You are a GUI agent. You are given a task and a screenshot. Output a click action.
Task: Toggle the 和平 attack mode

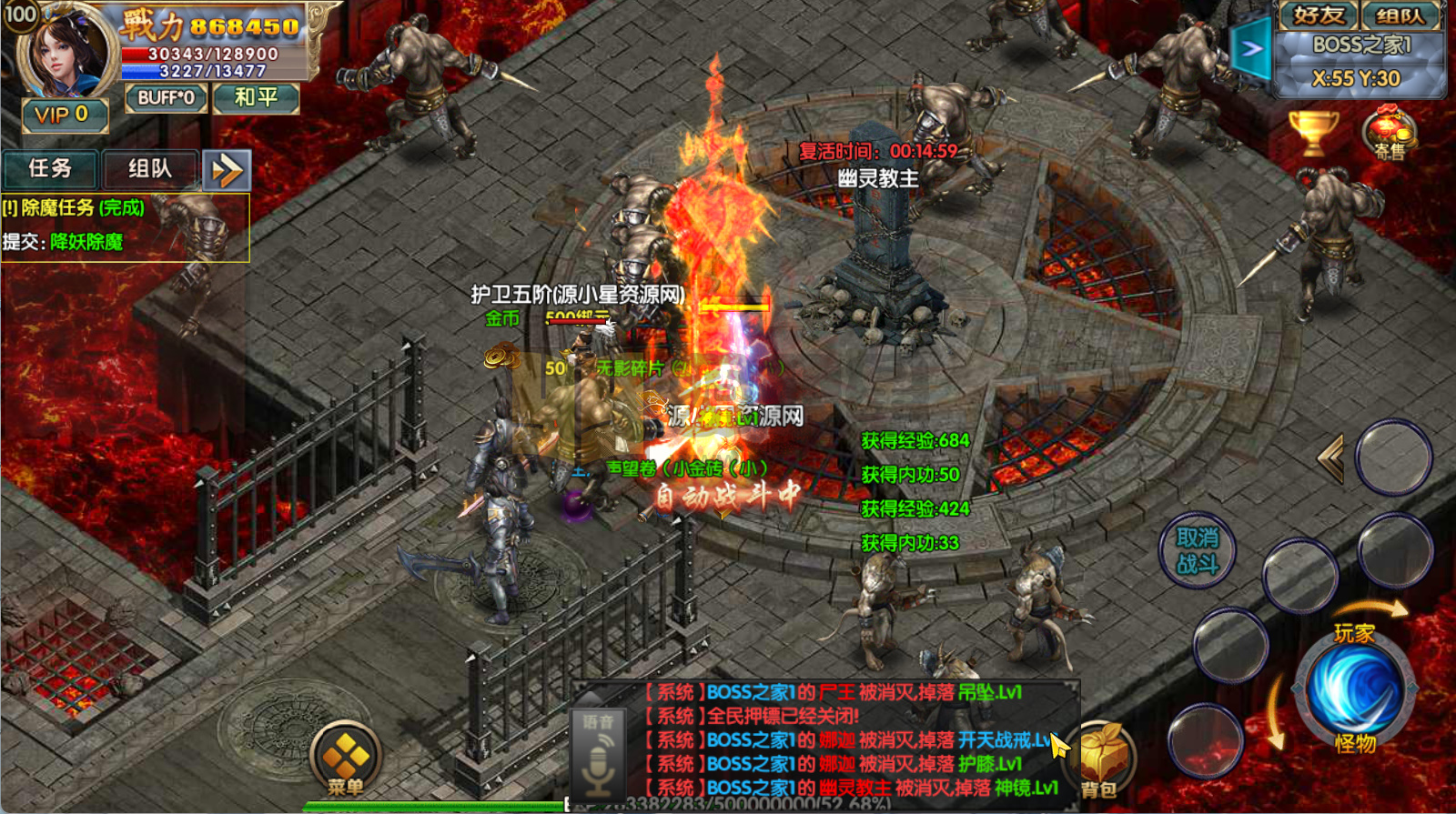tap(256, 97)
